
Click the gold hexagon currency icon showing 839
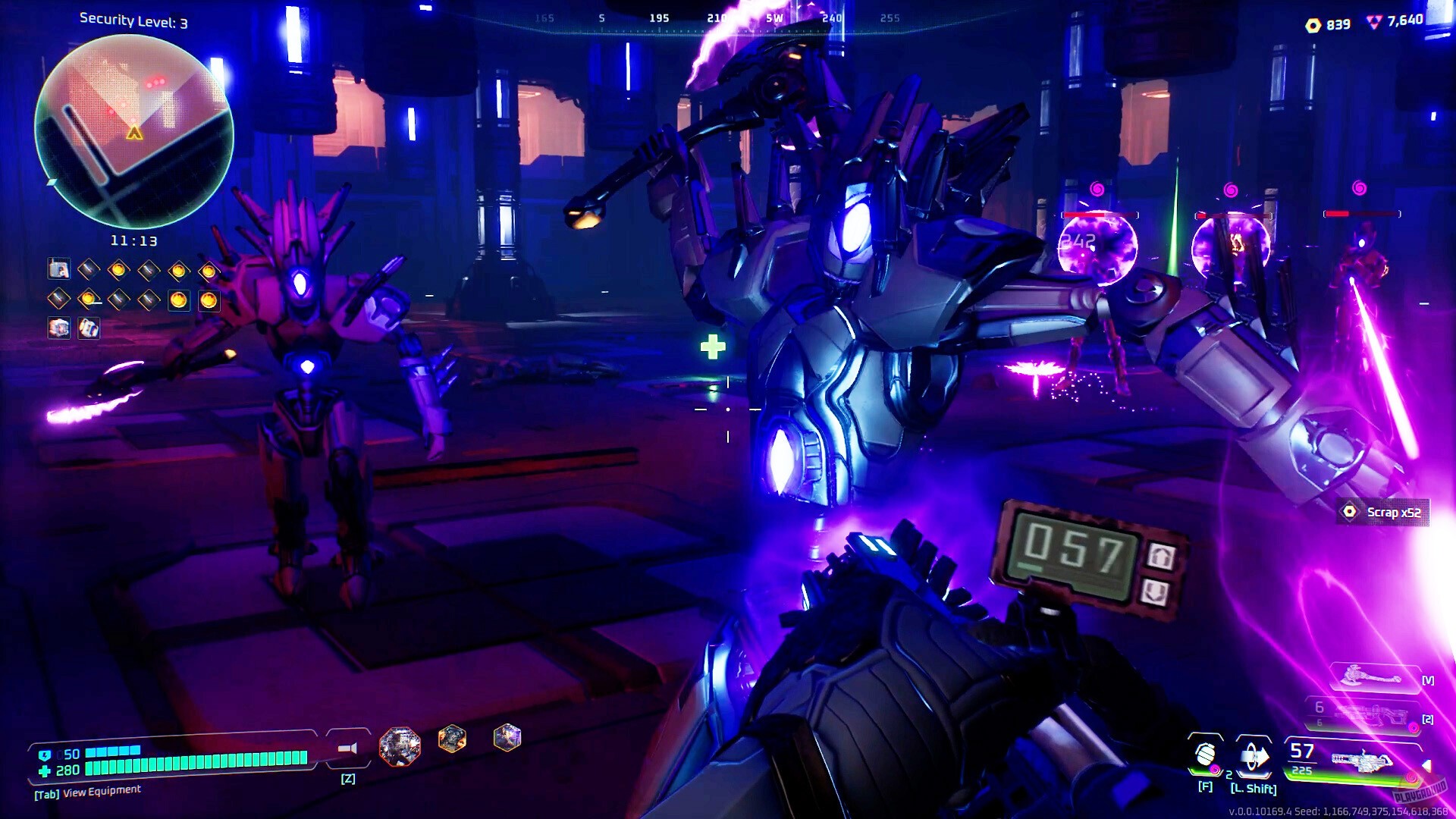pyautogui.click(x=1315, y=24)
